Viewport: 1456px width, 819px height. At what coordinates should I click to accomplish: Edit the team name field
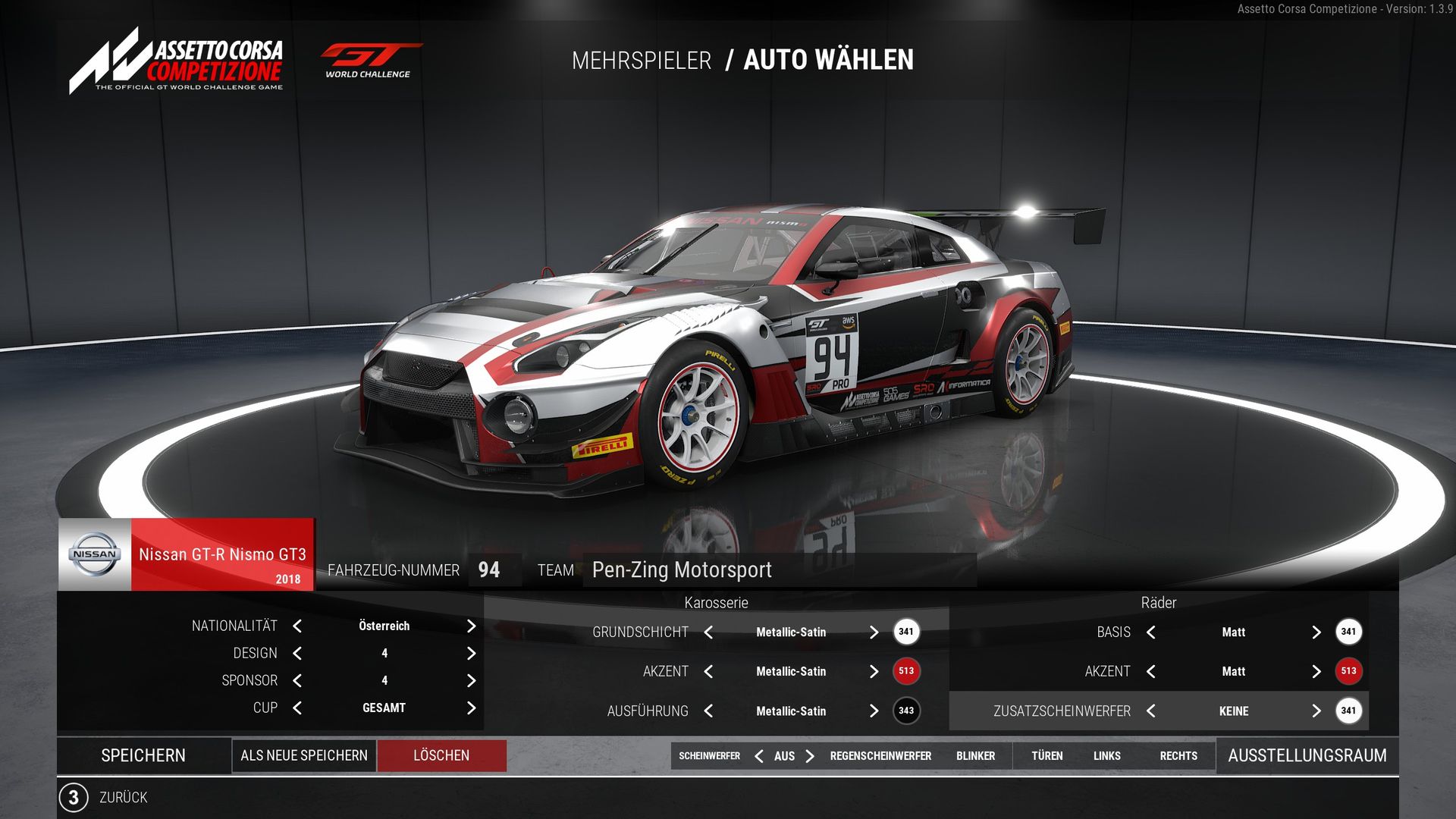point(779,570)
